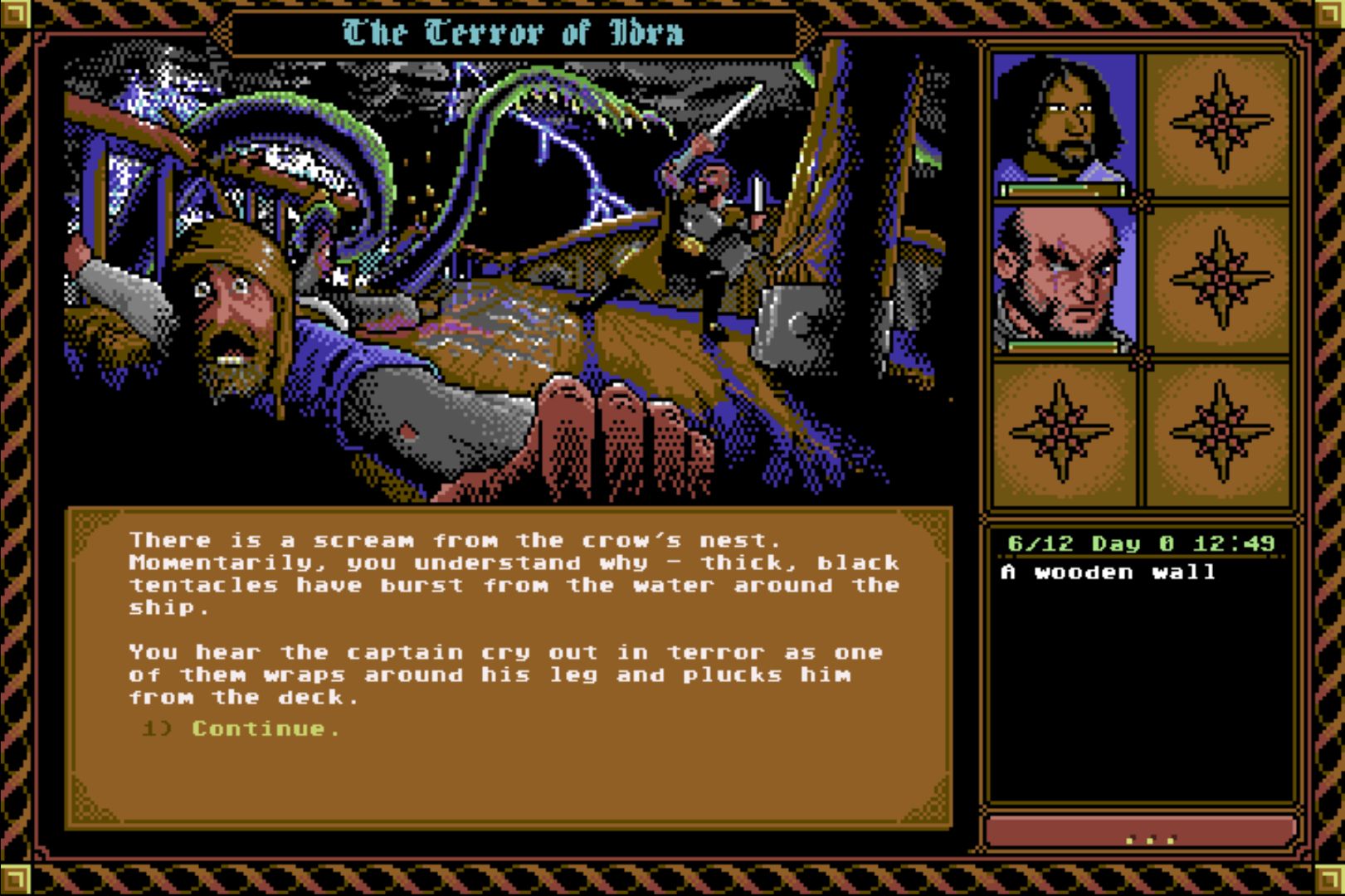Select the bald scarred party member portrait

tap(1064, 275)
